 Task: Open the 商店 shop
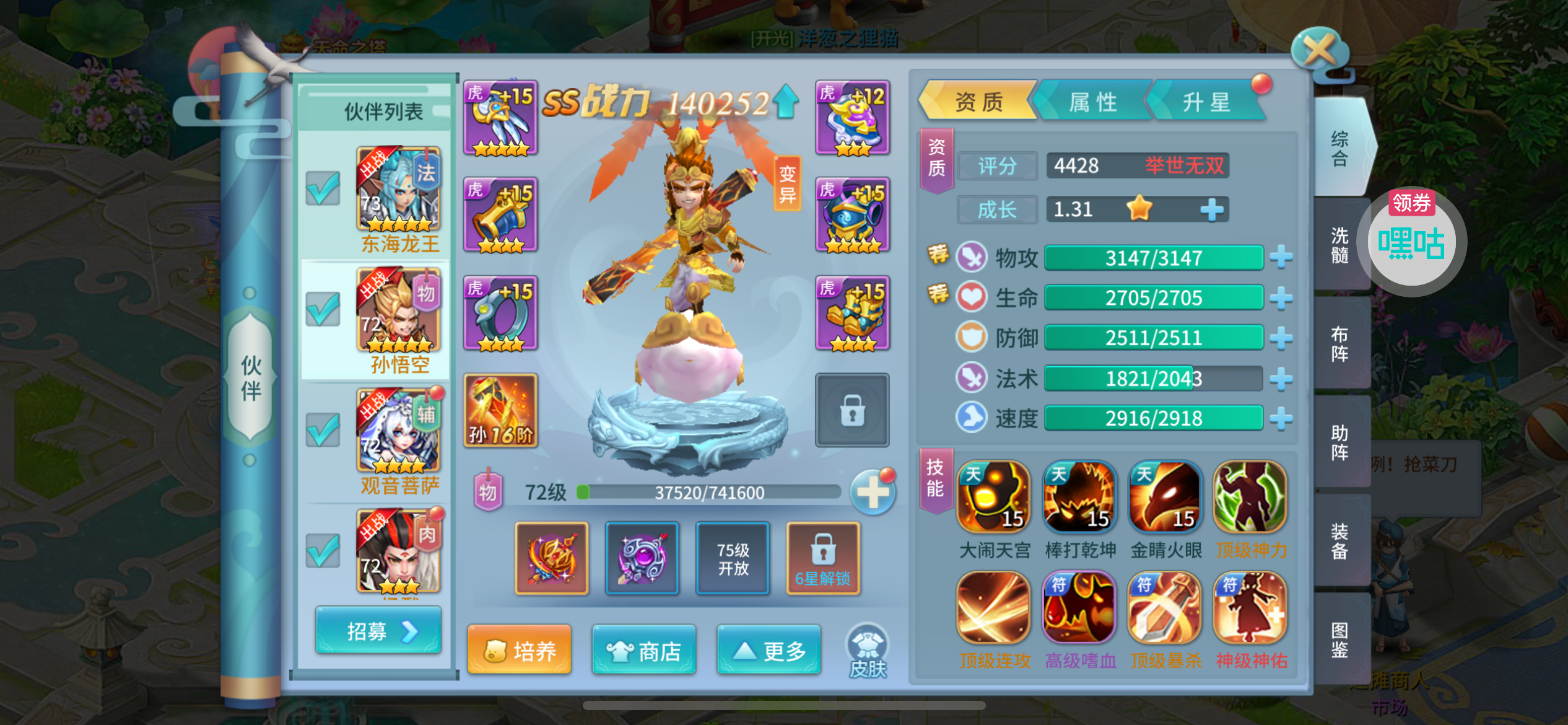tap(644, 650)
